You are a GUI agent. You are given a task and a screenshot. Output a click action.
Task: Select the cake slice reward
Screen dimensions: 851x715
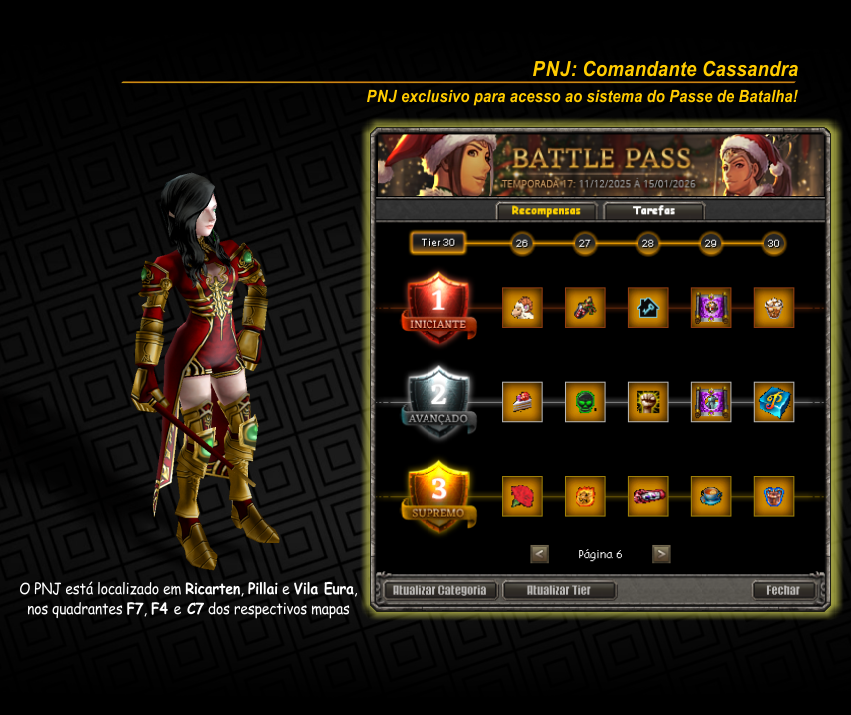click(x=522, y=402)
